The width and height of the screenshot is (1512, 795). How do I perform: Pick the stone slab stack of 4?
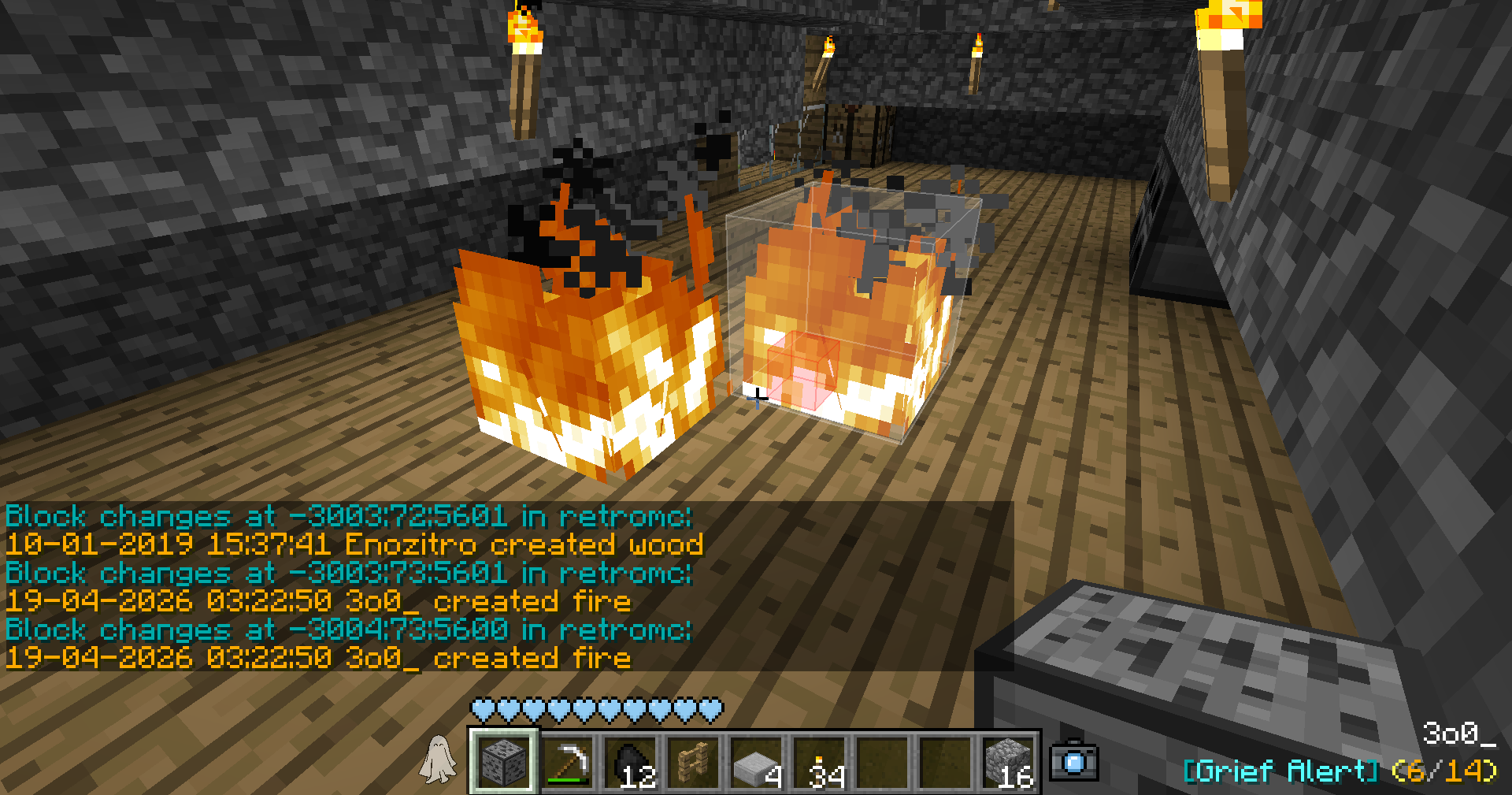[x=756, y=762]
